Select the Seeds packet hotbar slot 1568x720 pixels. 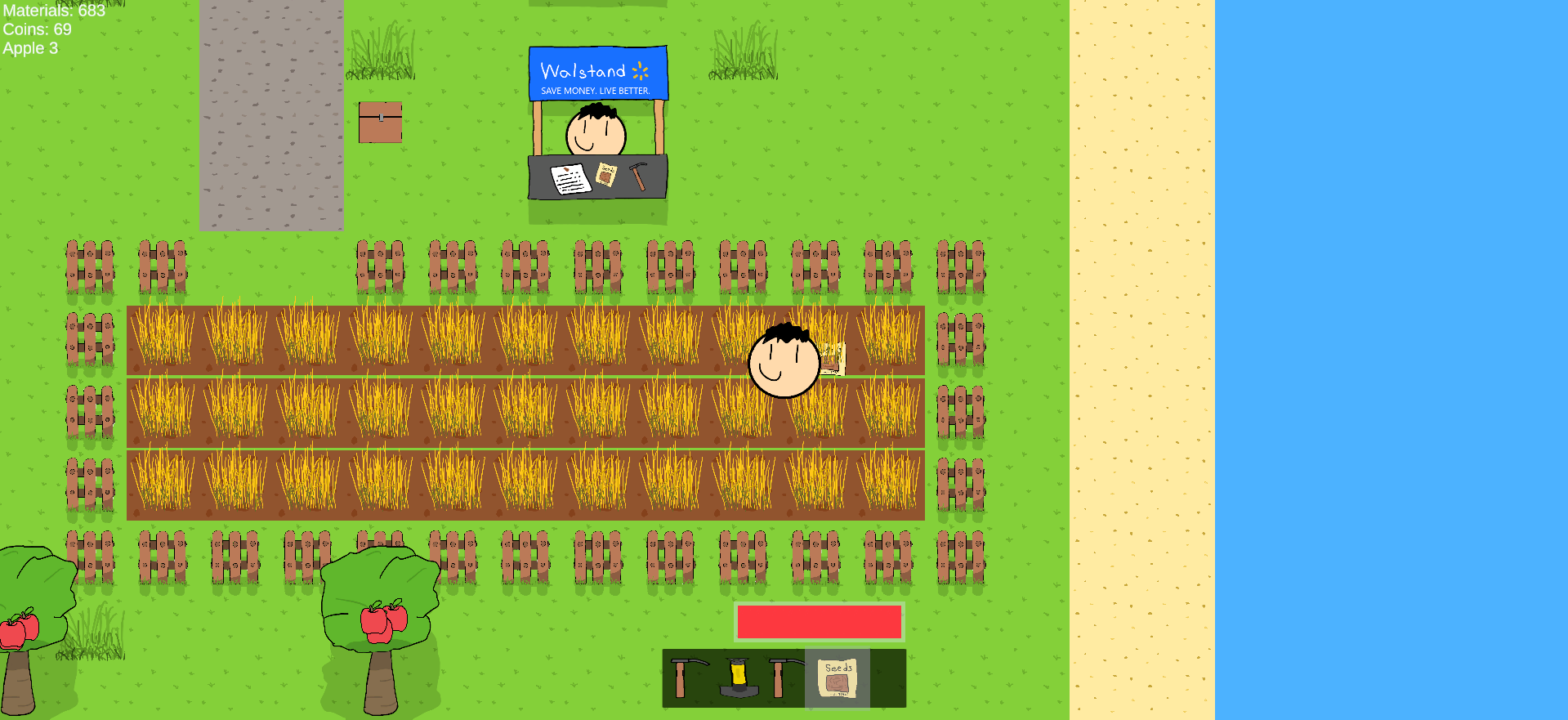click(x=838, y=678)
